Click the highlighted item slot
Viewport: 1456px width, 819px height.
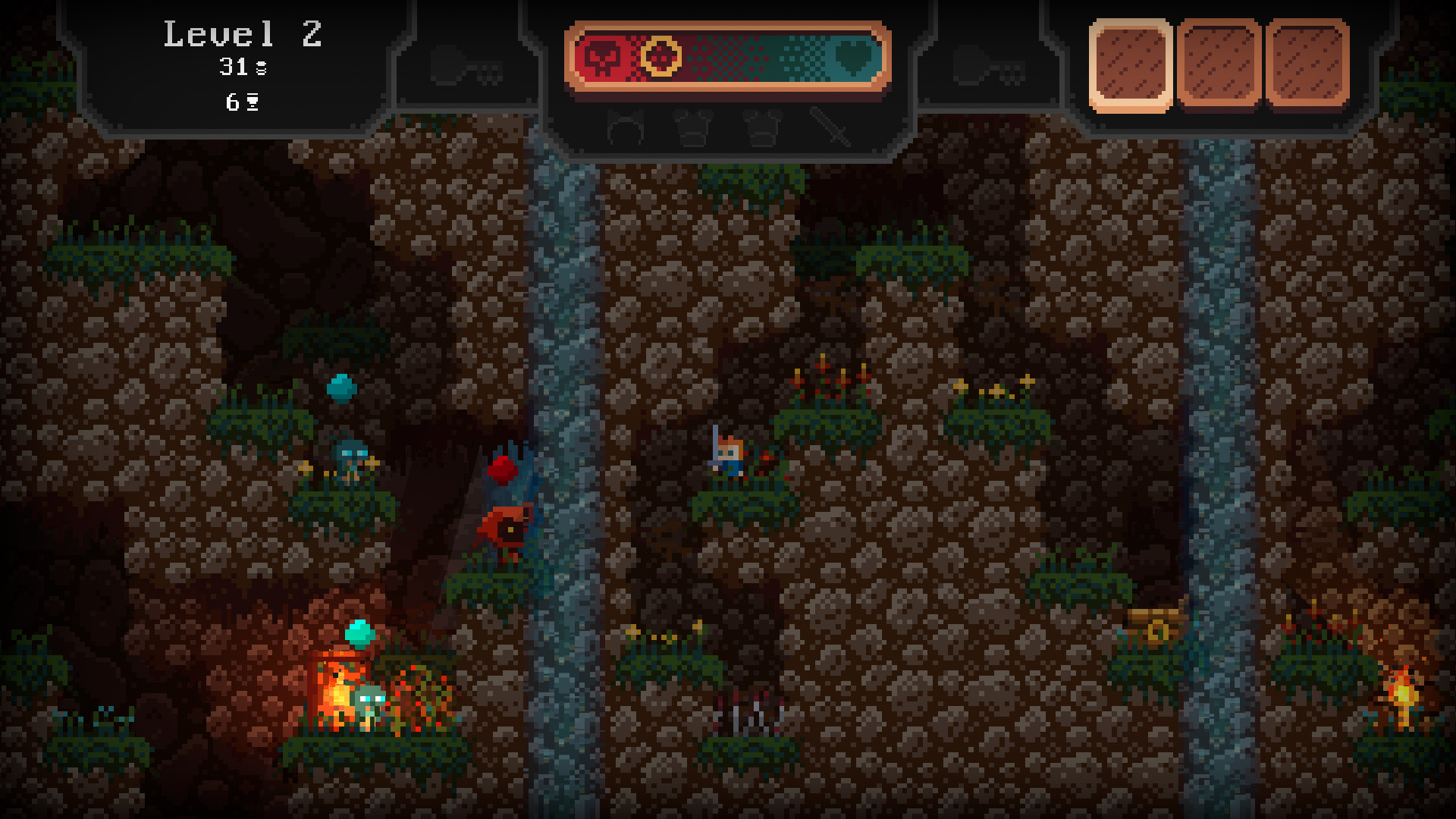[x=1131, y=66]
